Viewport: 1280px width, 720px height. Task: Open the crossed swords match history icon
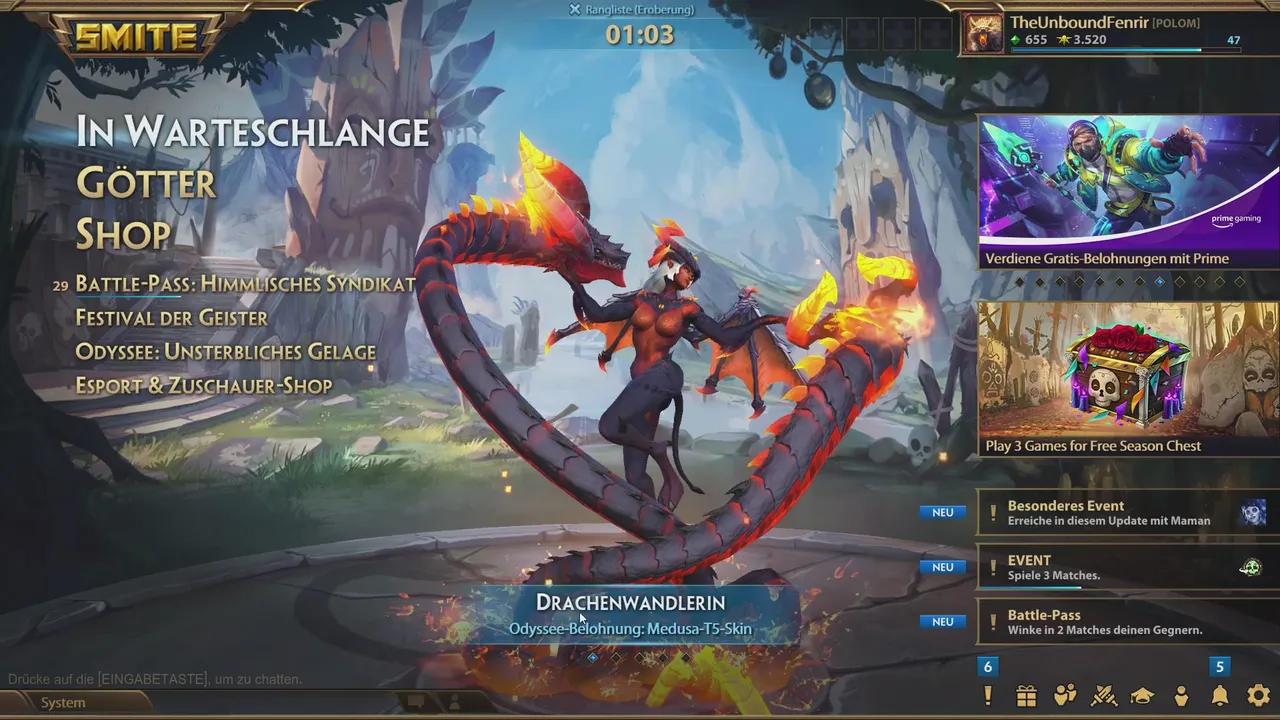coord(1103,695)
